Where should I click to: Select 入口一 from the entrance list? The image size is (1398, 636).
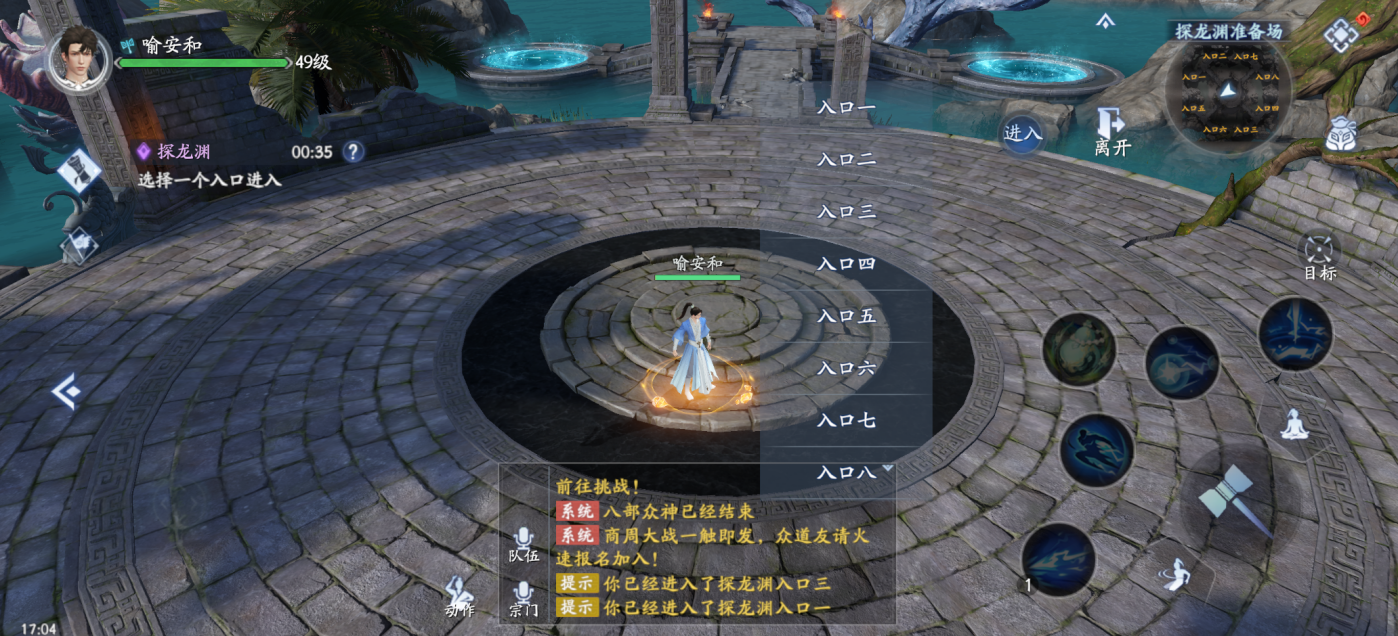coord(846,108)
